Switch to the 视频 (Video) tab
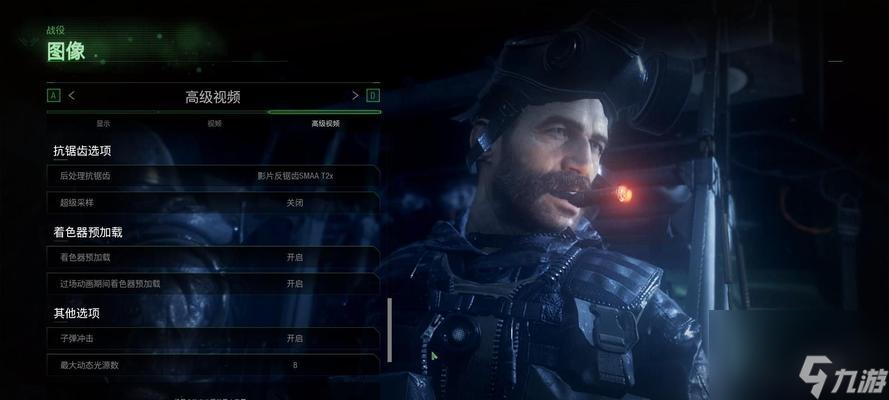Screen dimensions: 889x400 tap(214, 123)
